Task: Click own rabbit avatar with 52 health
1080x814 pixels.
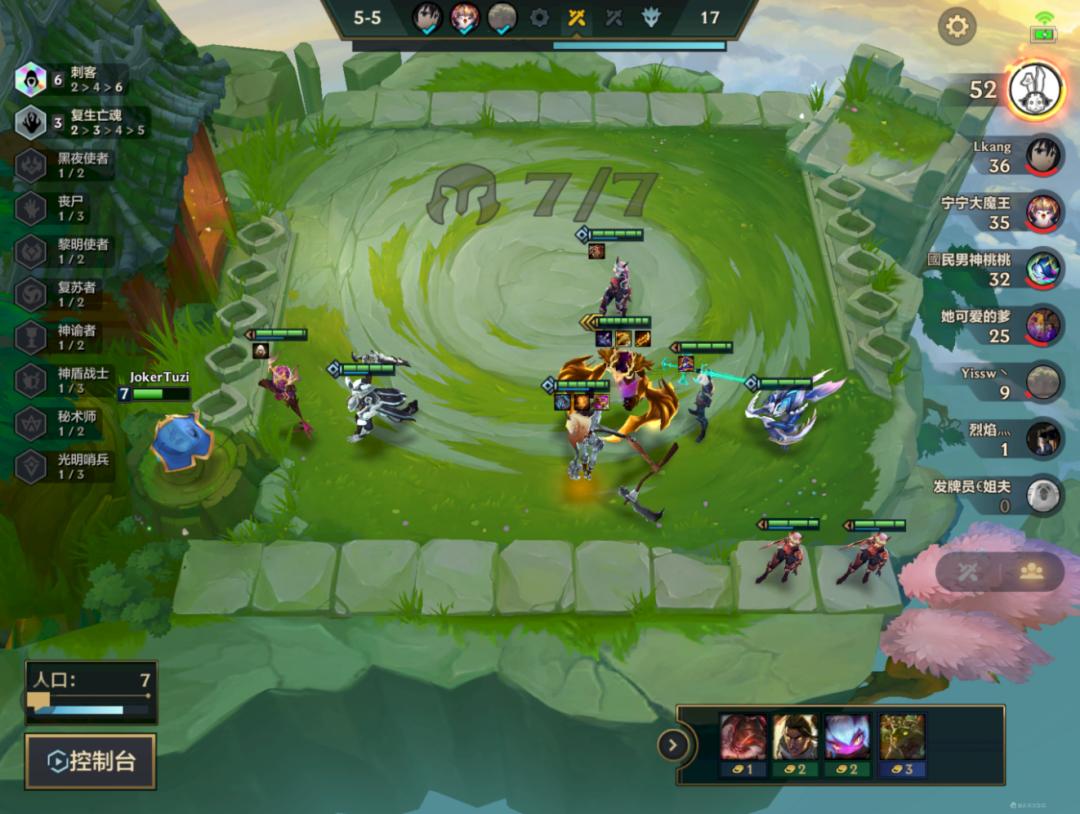Action: (x=1033, y=89)
